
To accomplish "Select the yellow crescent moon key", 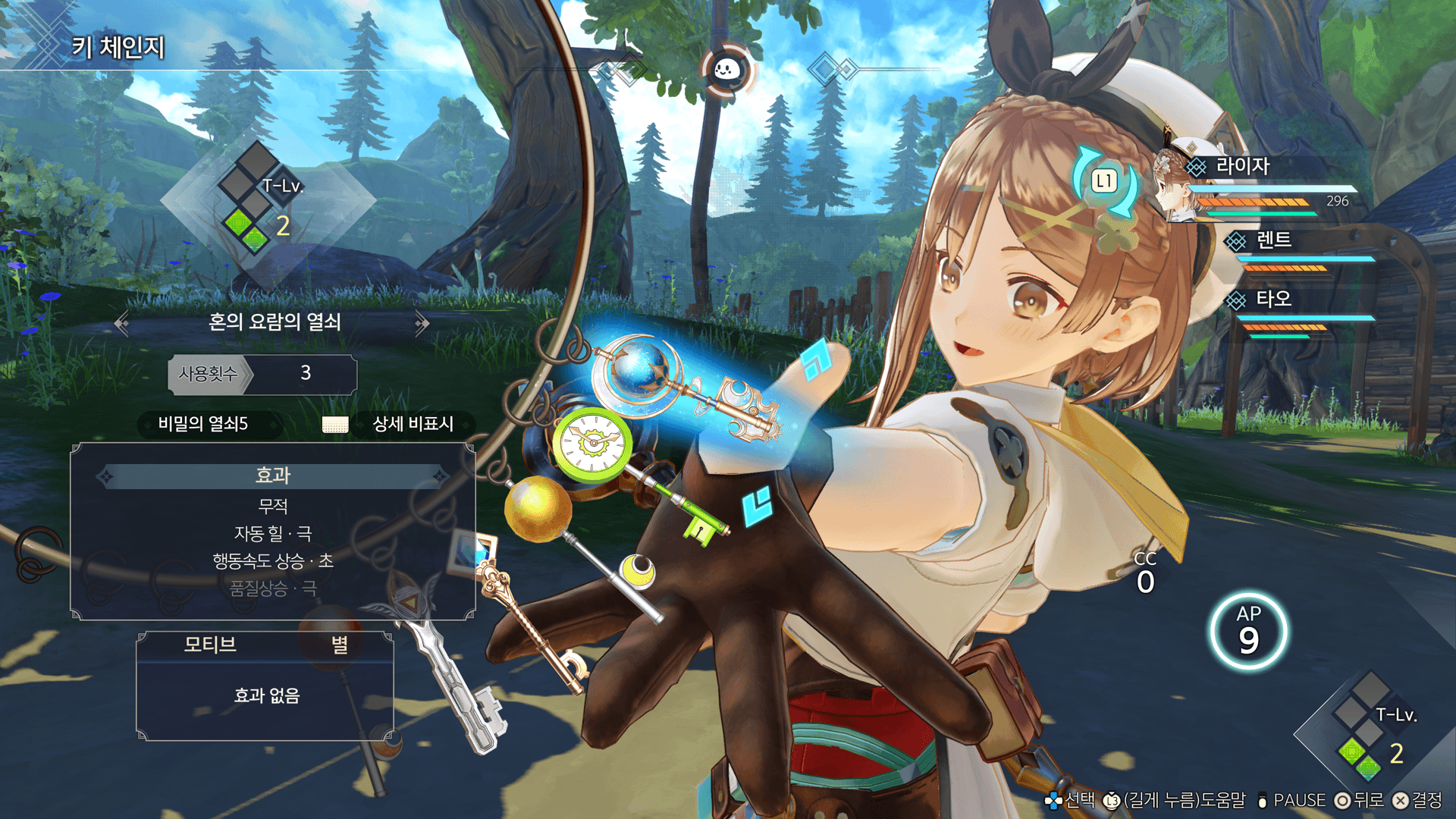I will tap(638, 570).
